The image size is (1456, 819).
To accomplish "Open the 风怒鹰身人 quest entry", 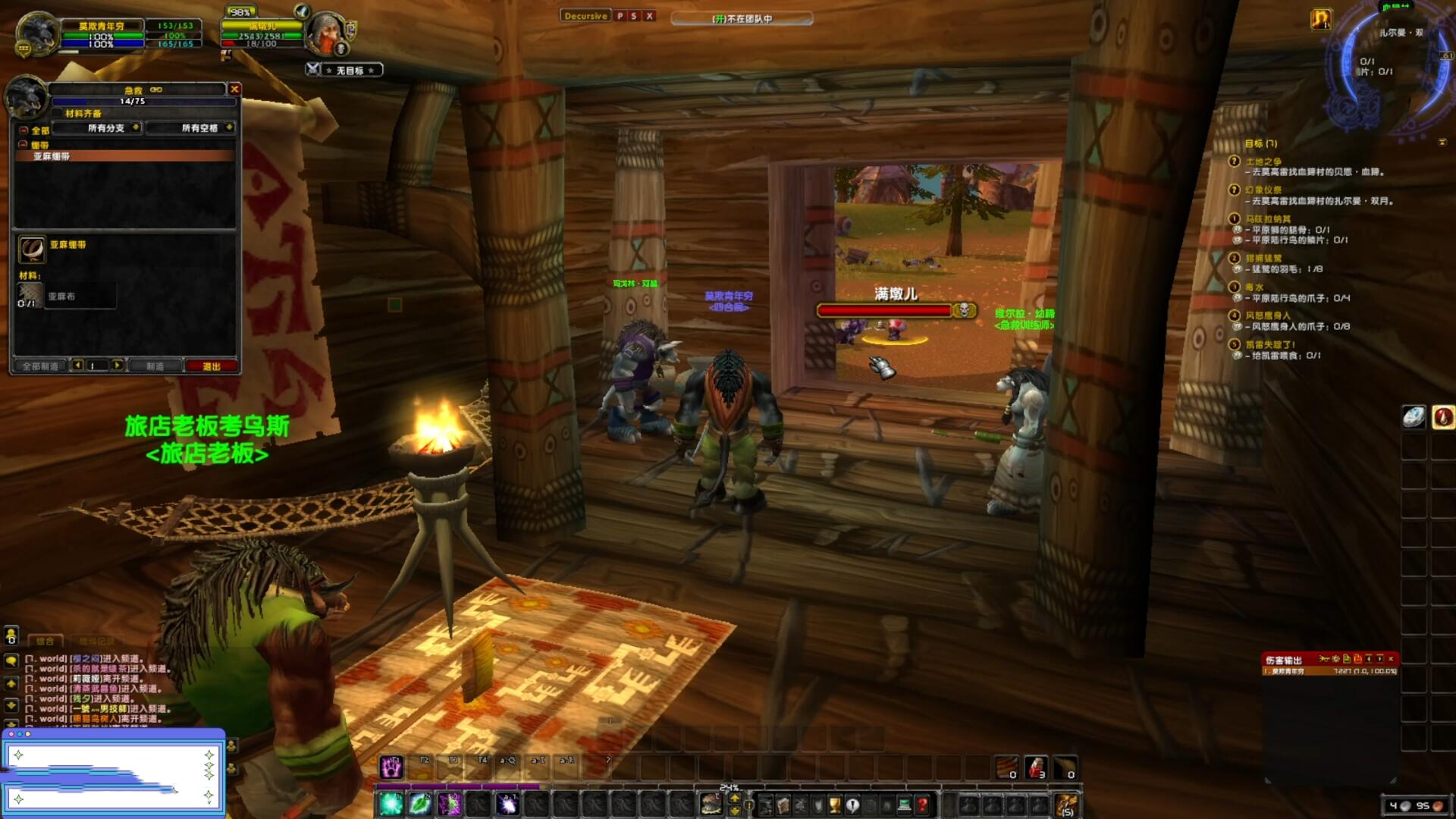I will pyautogui.click(x=1267, y=315).
